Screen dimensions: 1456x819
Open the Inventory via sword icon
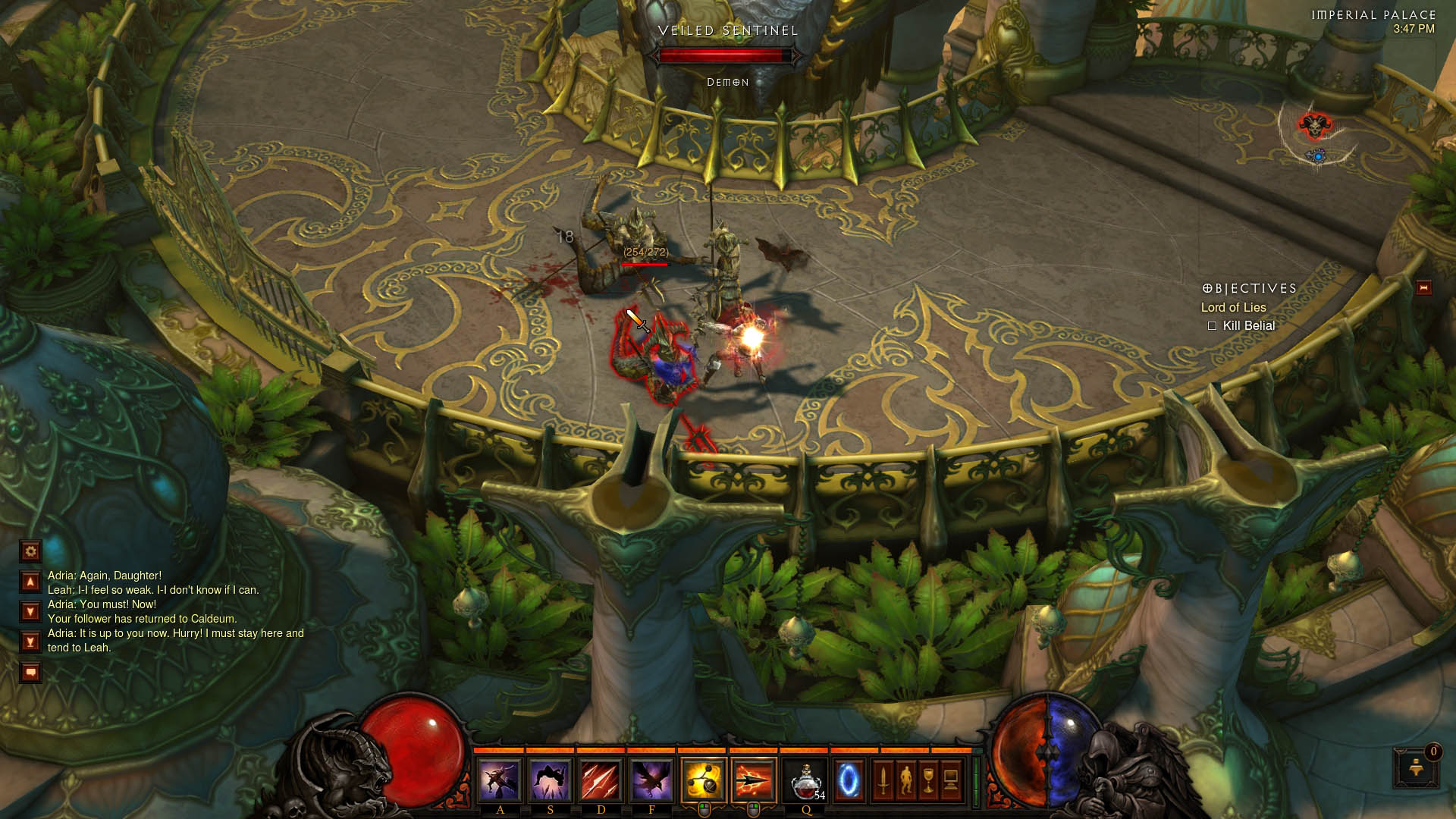(883, 780)
